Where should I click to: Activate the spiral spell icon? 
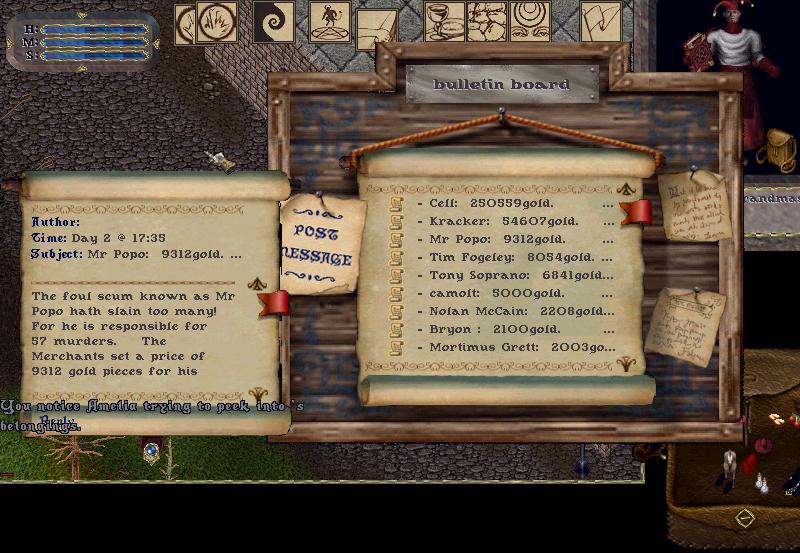click(272, 22)
